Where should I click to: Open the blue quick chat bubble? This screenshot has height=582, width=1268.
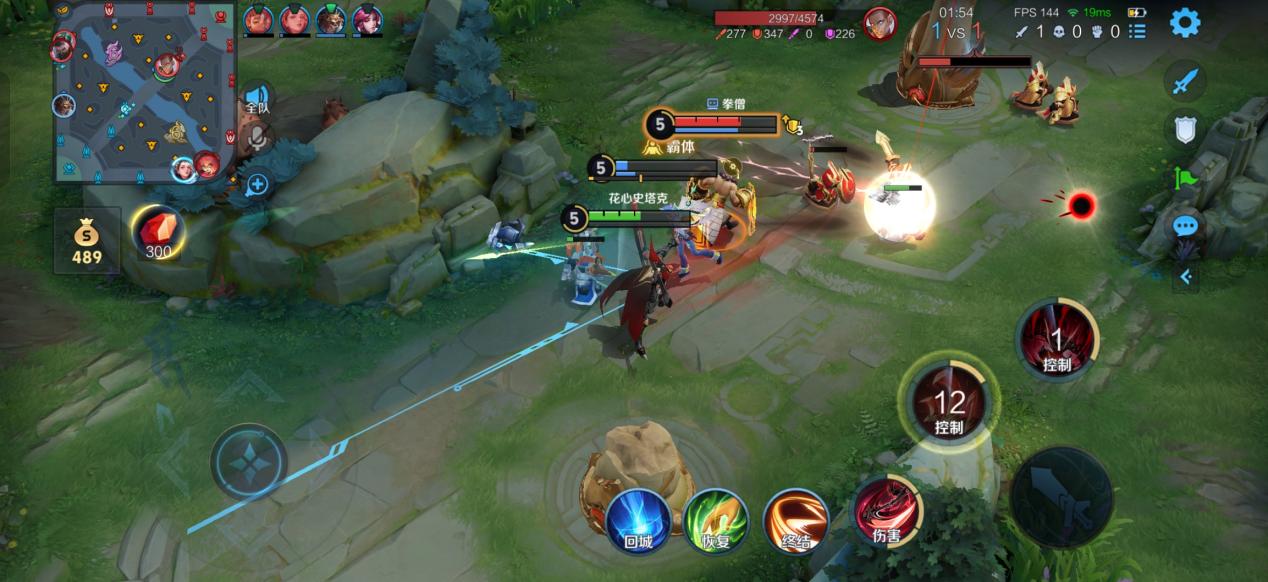coord(1185,226)
